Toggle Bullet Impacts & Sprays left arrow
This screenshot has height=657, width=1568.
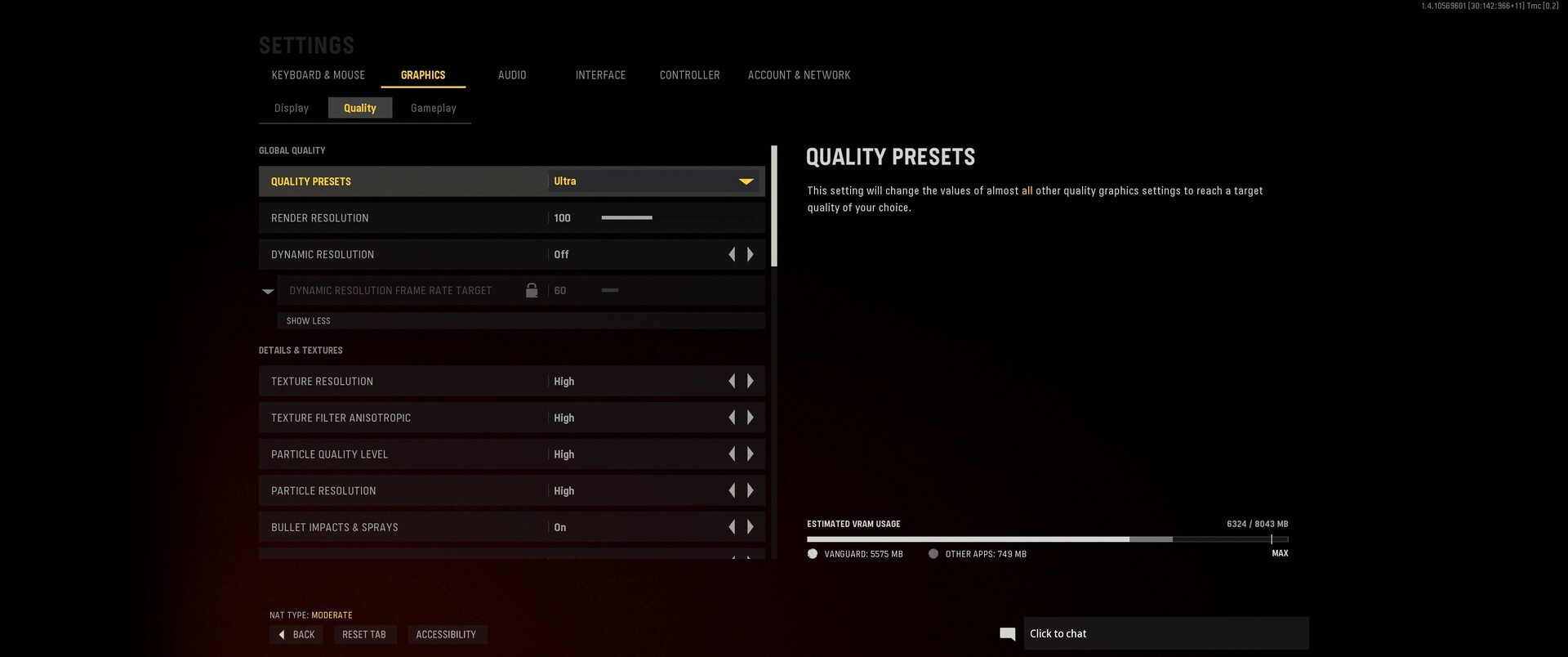732,528
